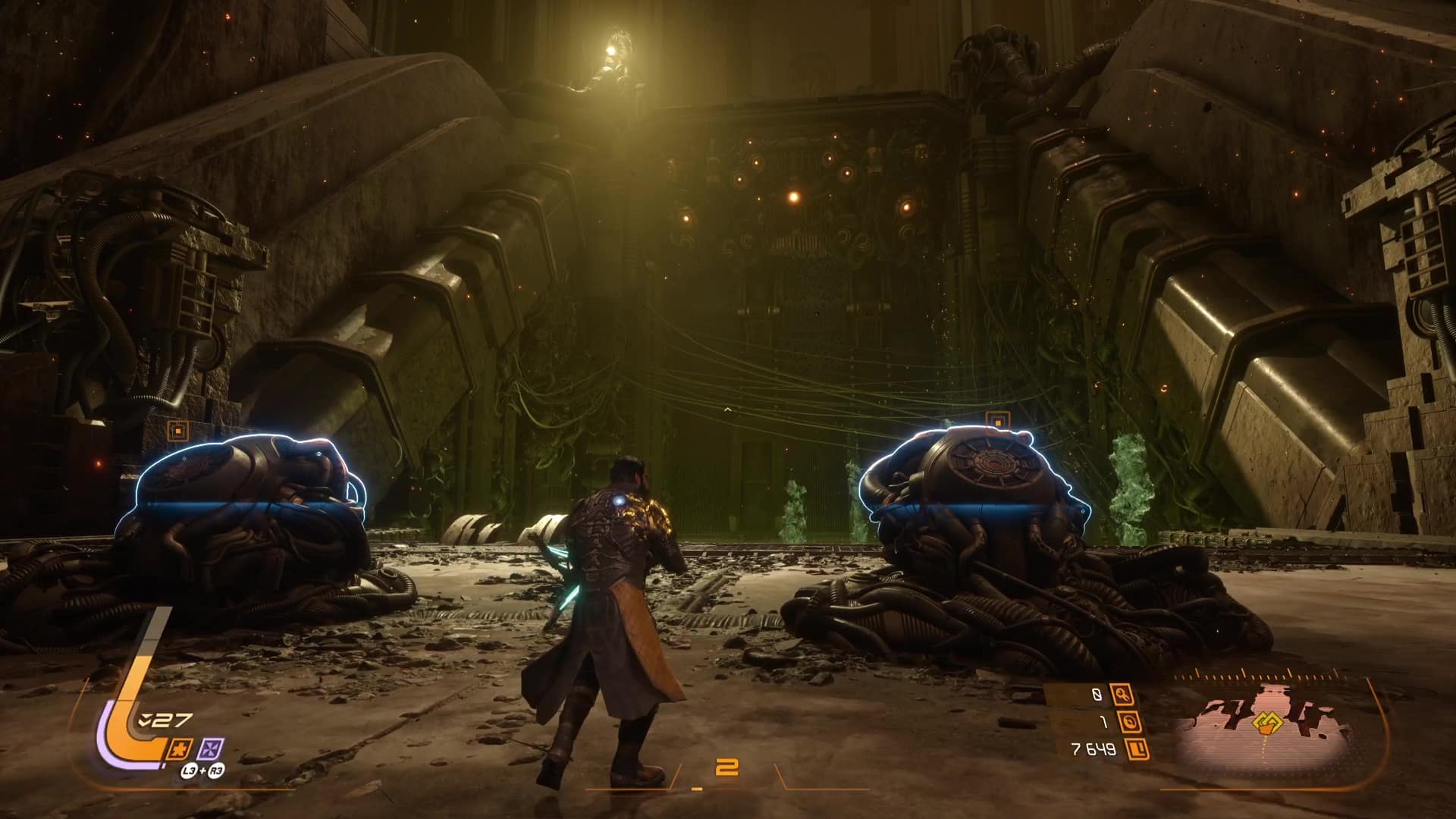Click the keys resource icon

pos(1122,695)
